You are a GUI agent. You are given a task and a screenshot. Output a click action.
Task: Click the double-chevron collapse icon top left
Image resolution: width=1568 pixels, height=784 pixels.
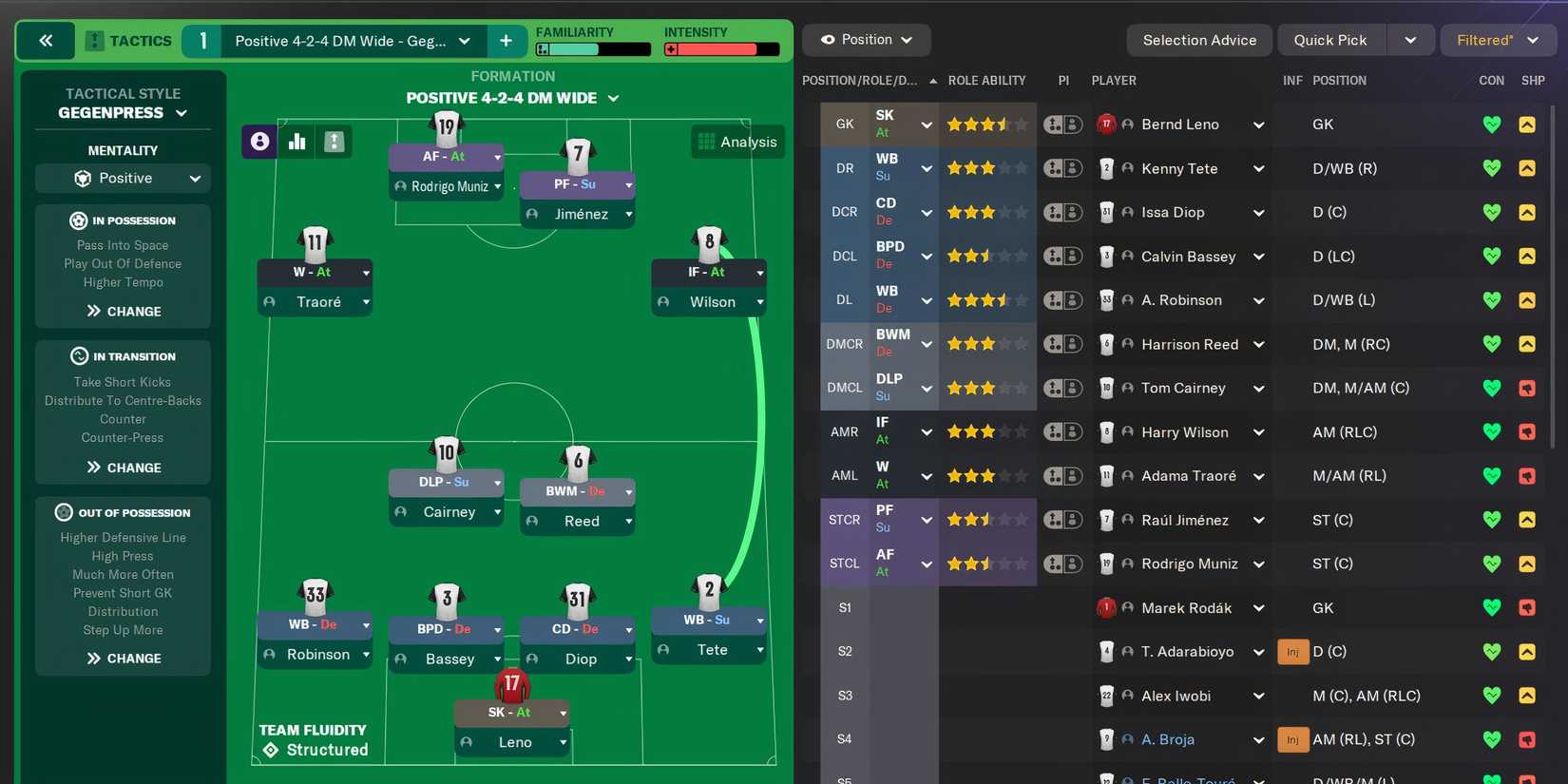coord(46,41)
